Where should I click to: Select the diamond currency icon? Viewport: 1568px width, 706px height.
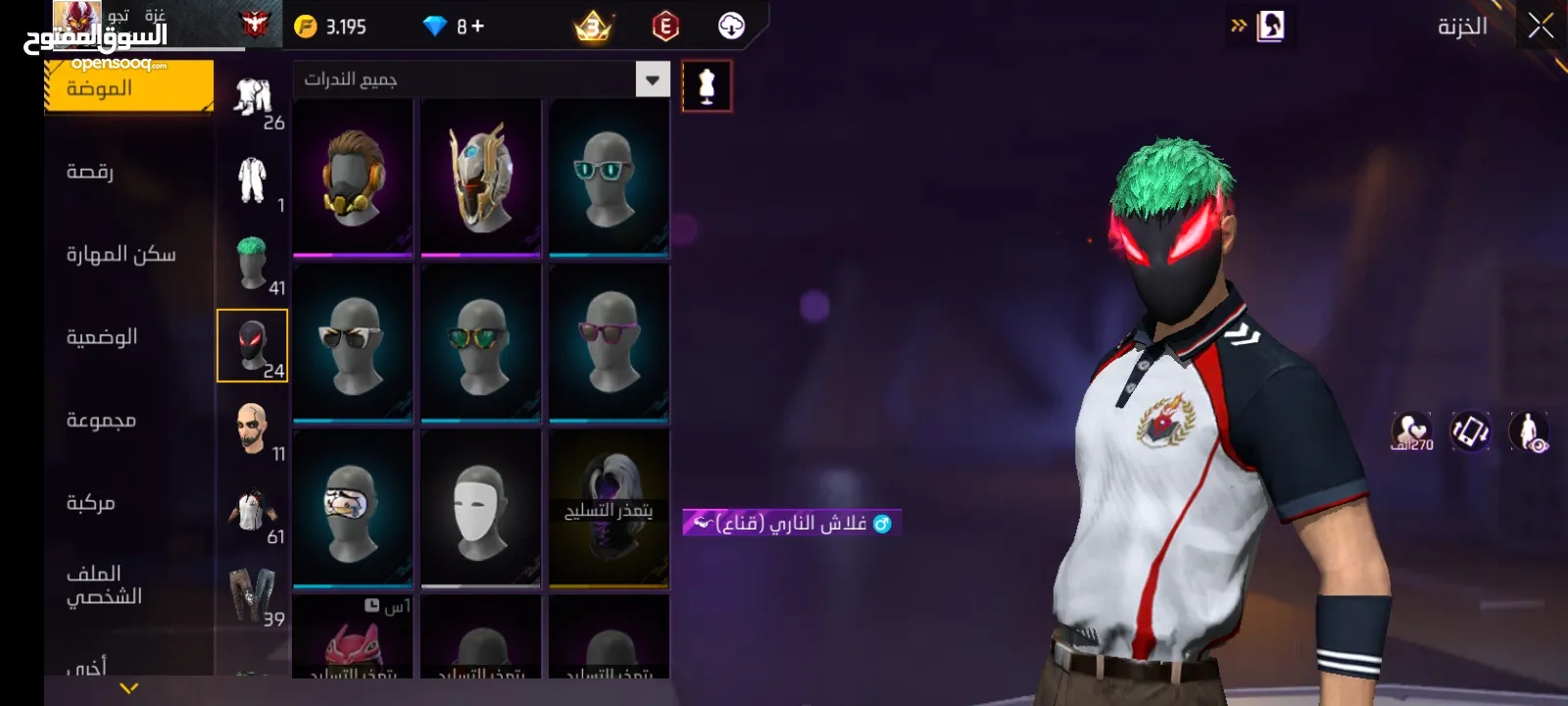click(x=435, y=26)
